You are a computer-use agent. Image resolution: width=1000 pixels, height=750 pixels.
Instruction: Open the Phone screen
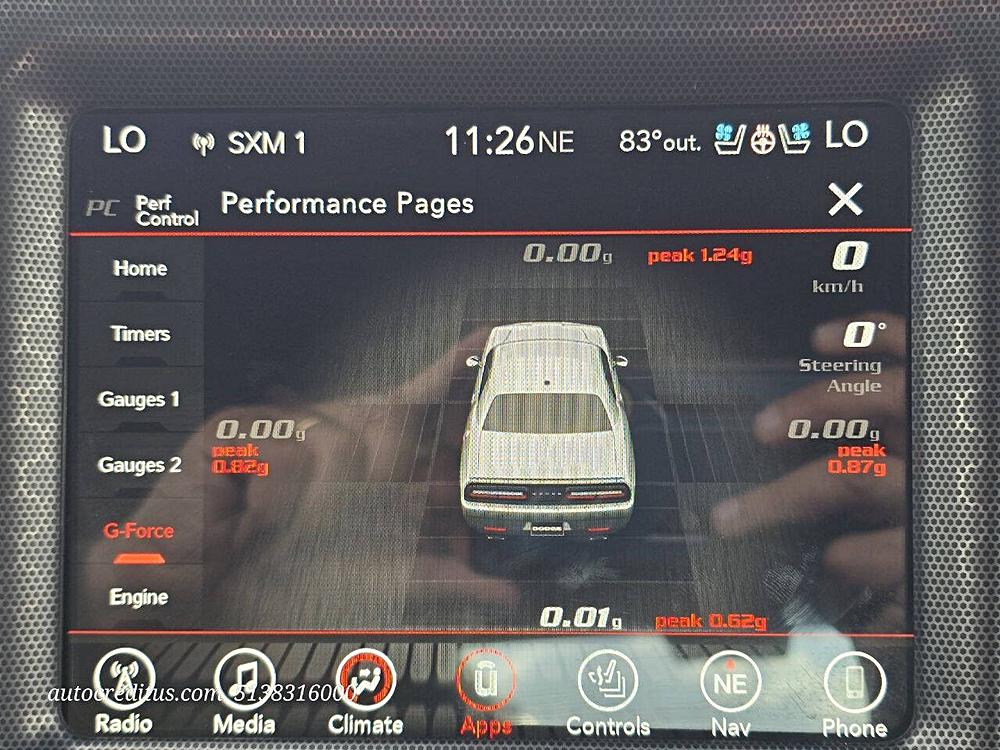click(x=854, y=692)
